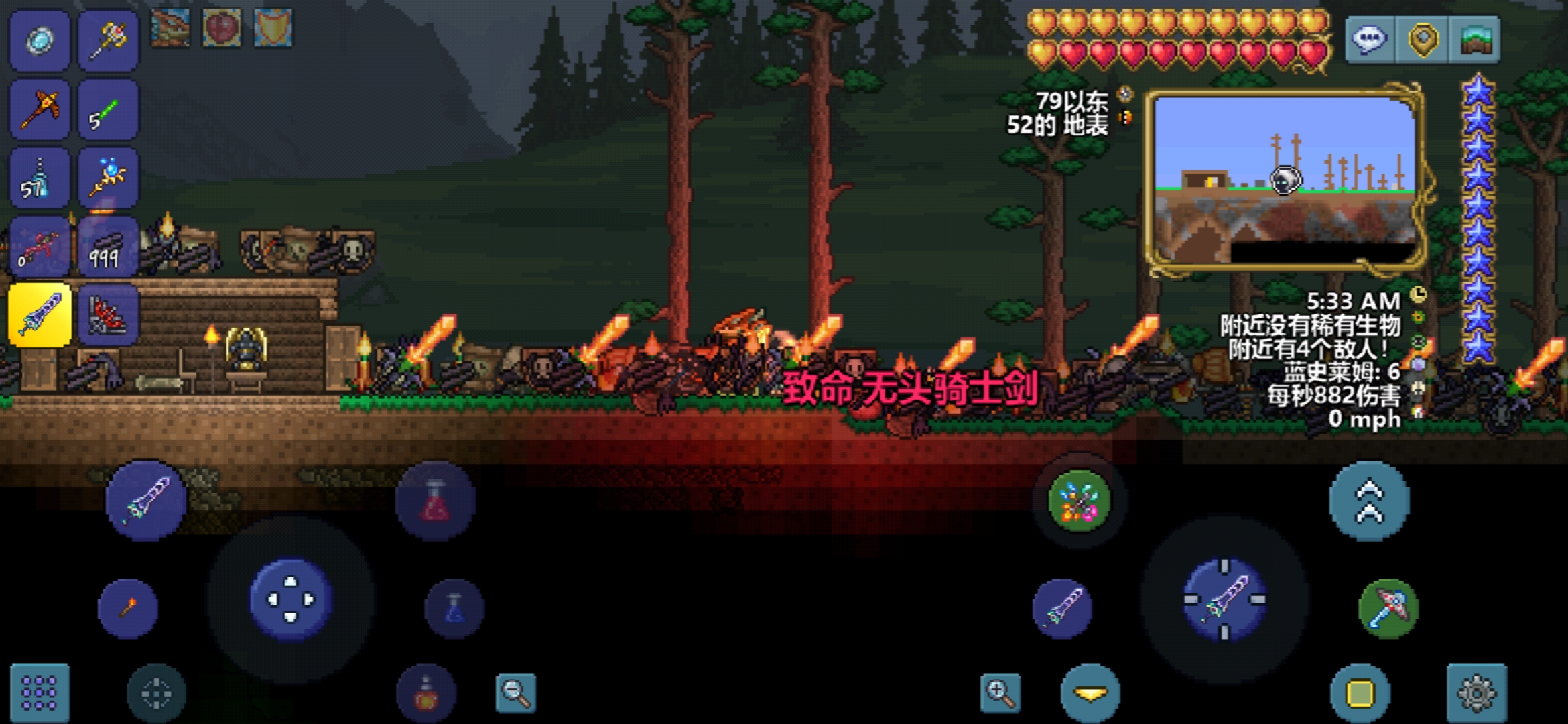Pick the stack of 999 ammo slot
1568x724 pixels.
(108, 247)
